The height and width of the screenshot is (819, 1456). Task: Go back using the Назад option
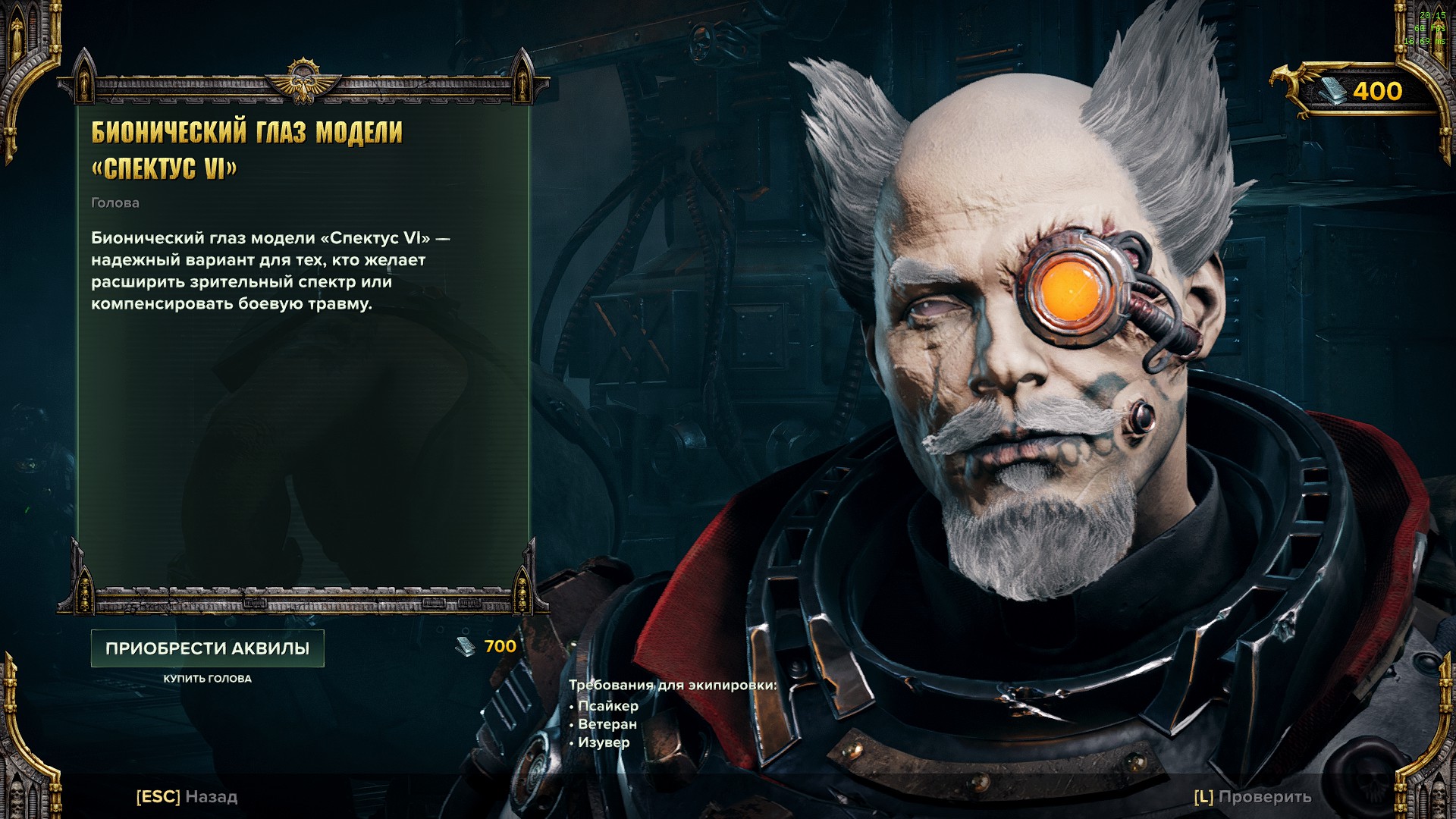[x=187, y=797]
